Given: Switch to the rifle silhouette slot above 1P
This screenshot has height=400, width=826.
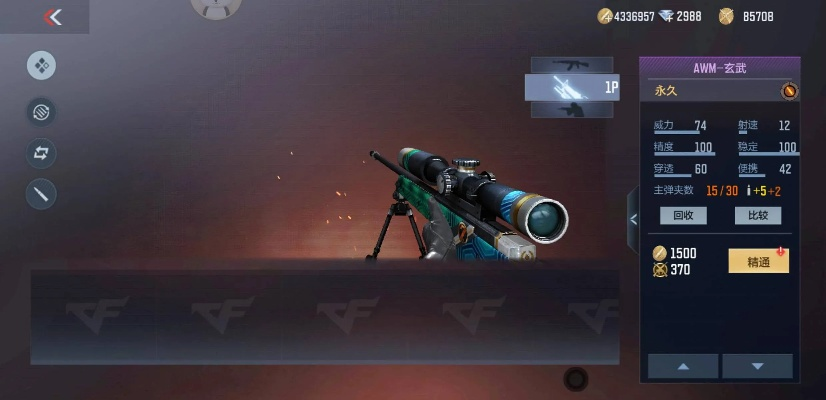Looking at the screenshot, I should (x=572, y=64).
